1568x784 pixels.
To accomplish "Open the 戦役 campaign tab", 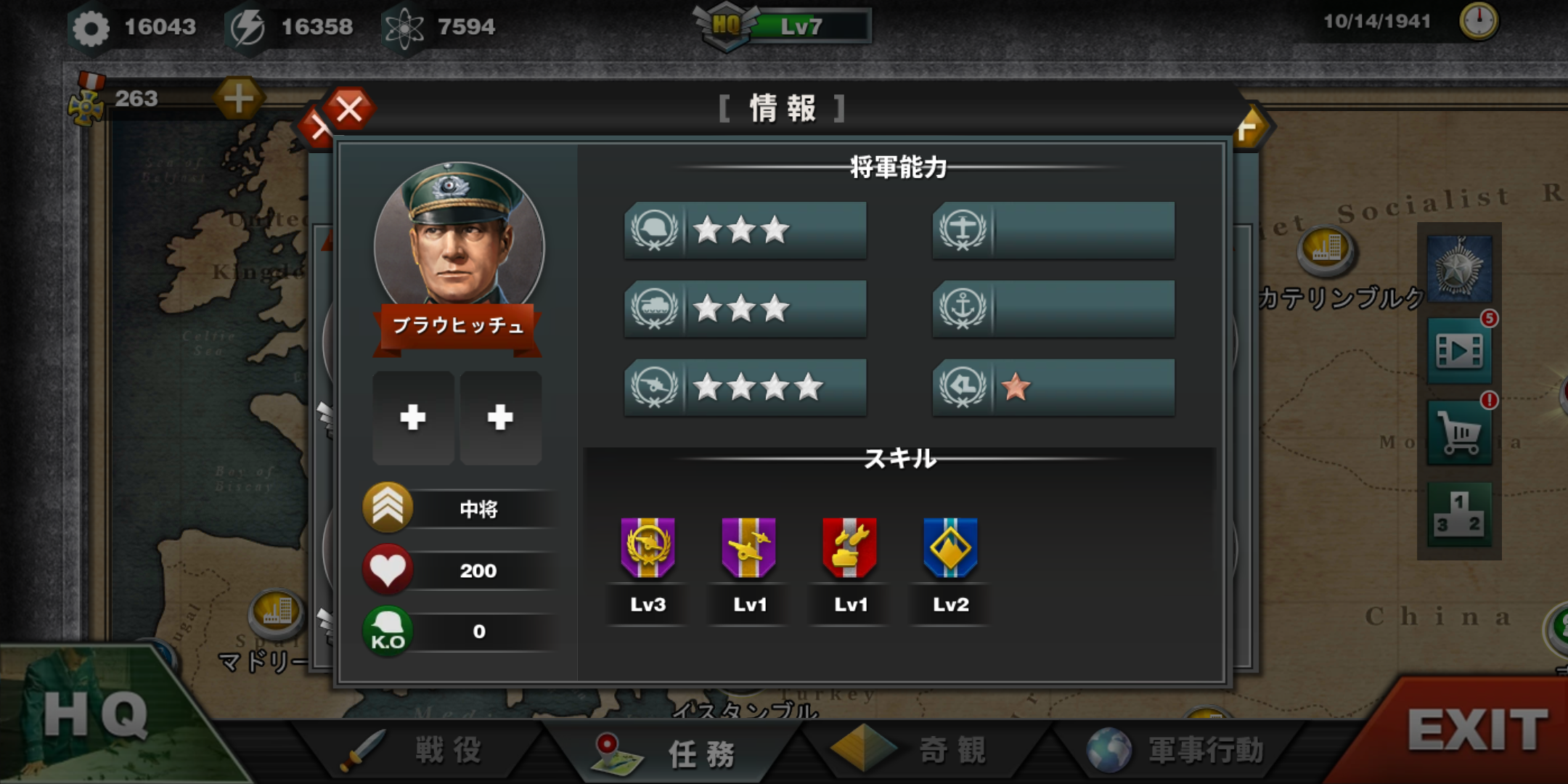I will [421, 750].
